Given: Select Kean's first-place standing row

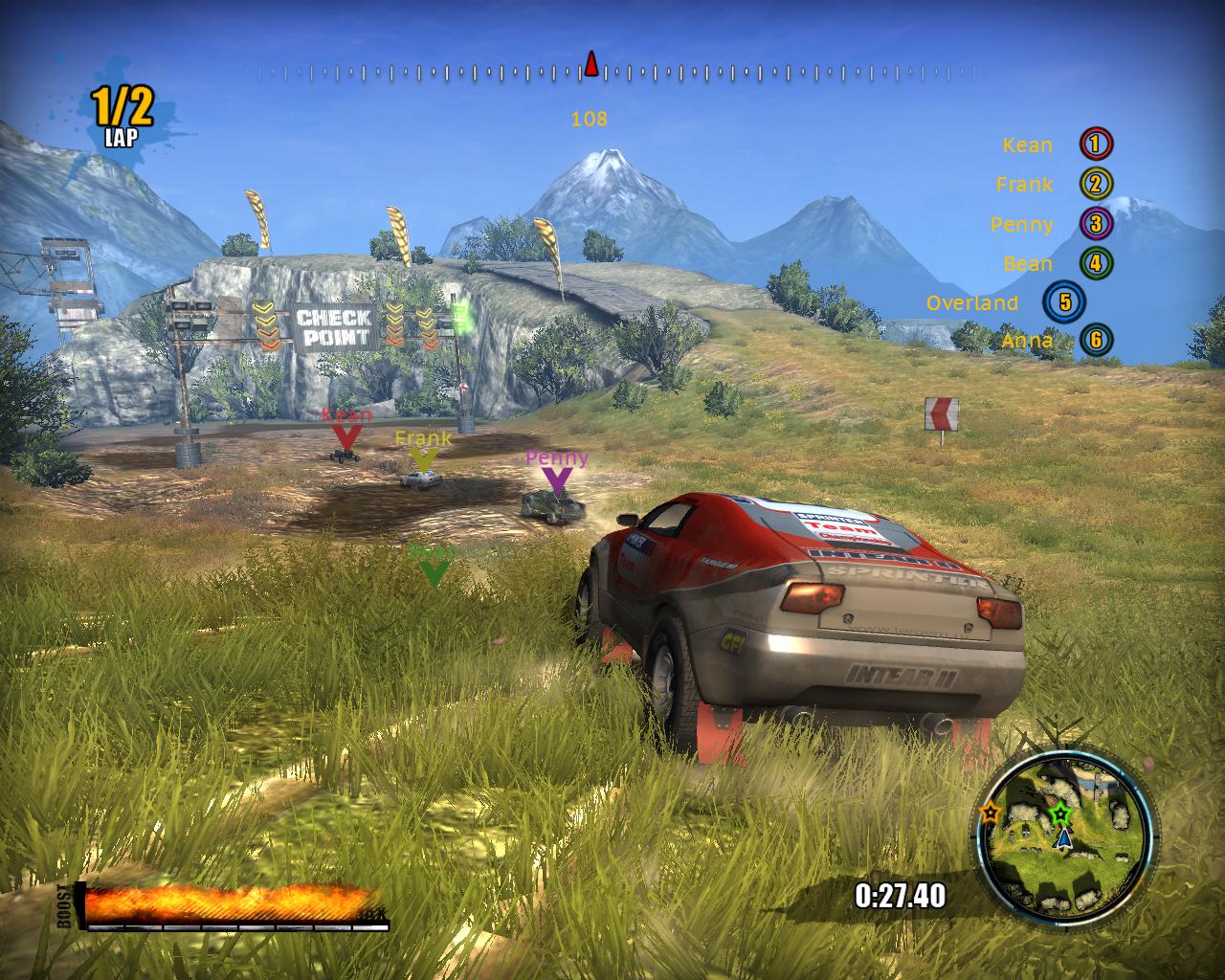Looking at the screenshot, I should pyautogui.click(x=1057, y=145).
